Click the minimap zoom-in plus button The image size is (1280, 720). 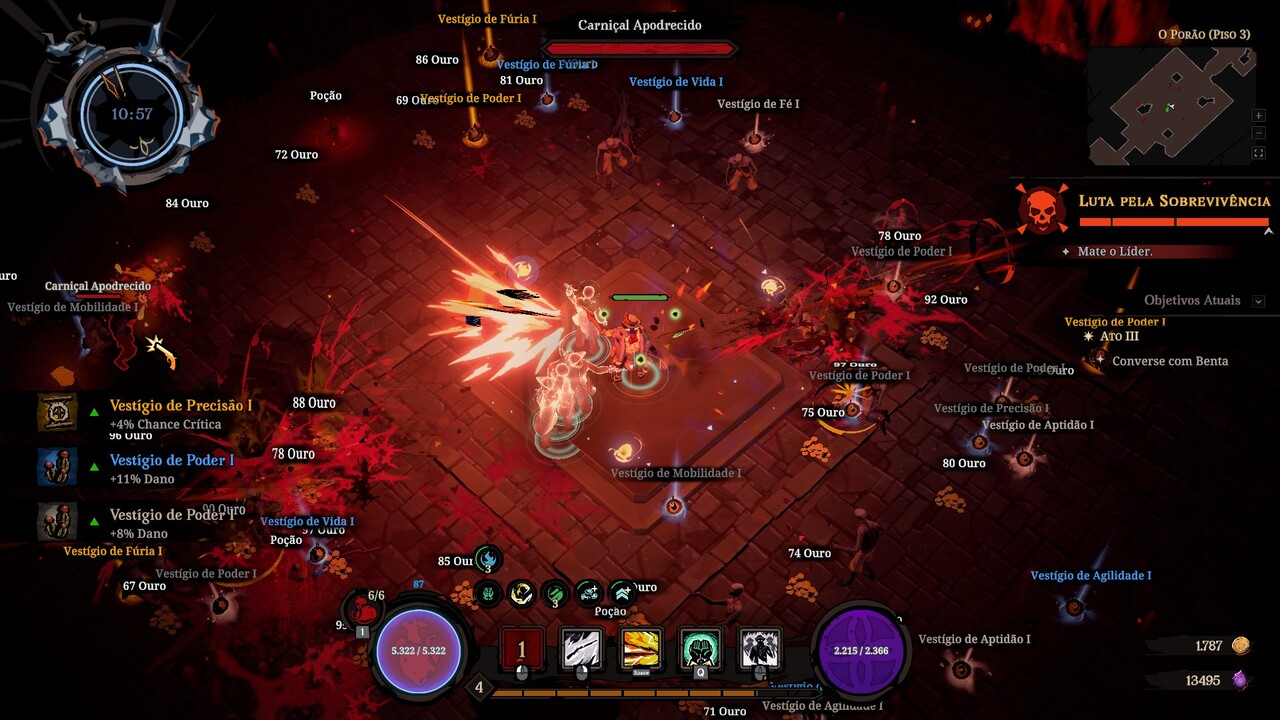[x=1259, y=116]
